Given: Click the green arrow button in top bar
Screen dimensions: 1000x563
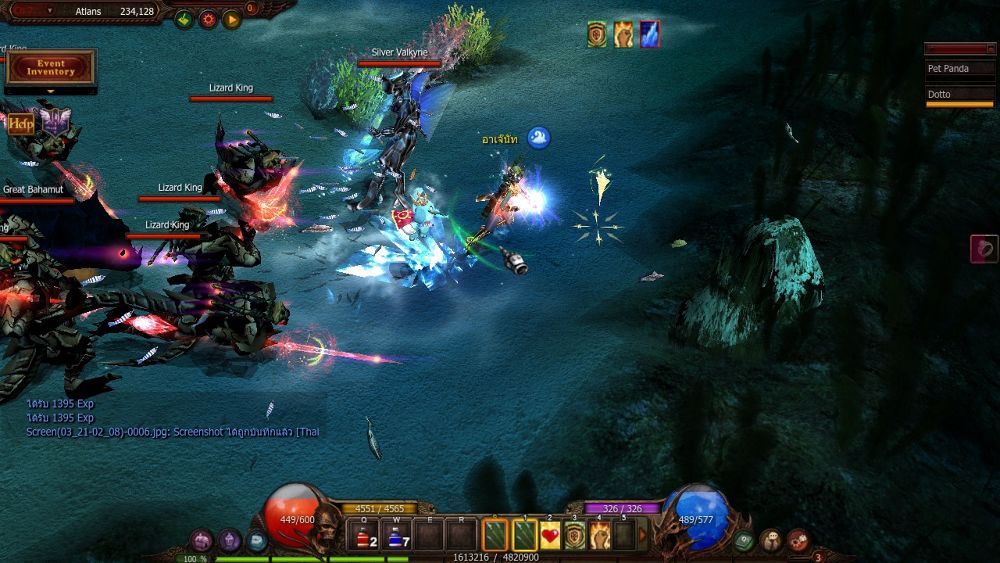Looking at the screenshot, I should tap(183, 18).
